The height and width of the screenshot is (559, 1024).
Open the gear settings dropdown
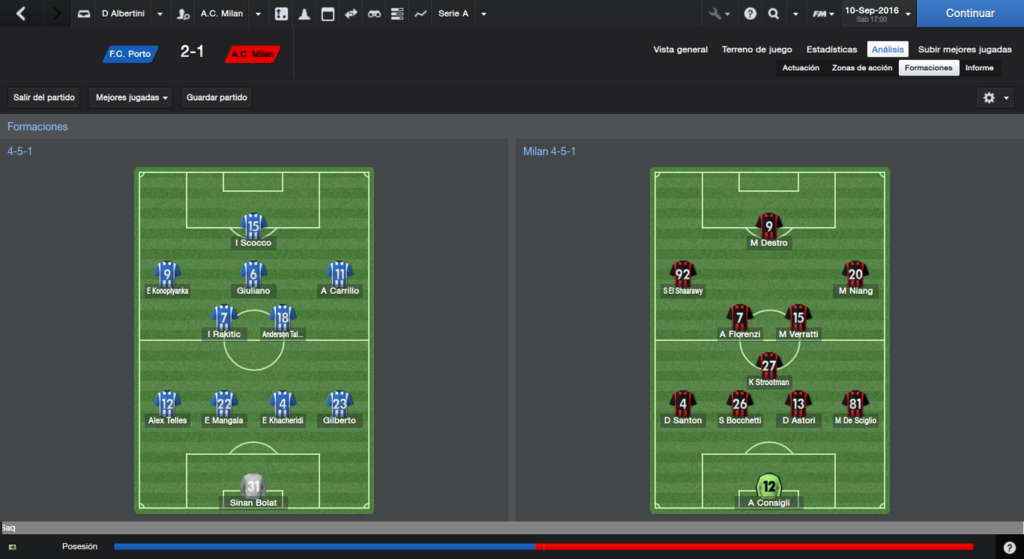995,97
